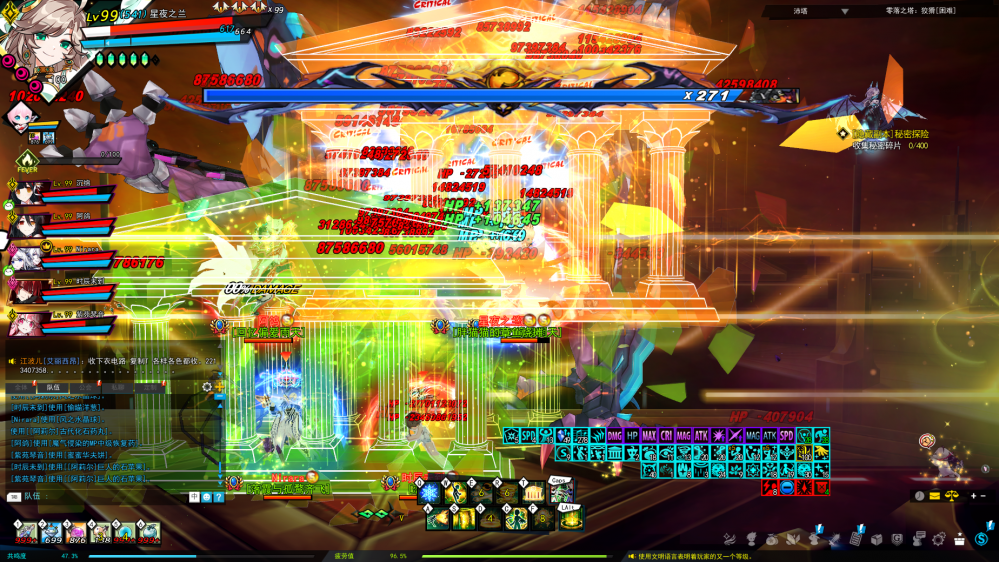Open the chat settings gear

(207, 387)
